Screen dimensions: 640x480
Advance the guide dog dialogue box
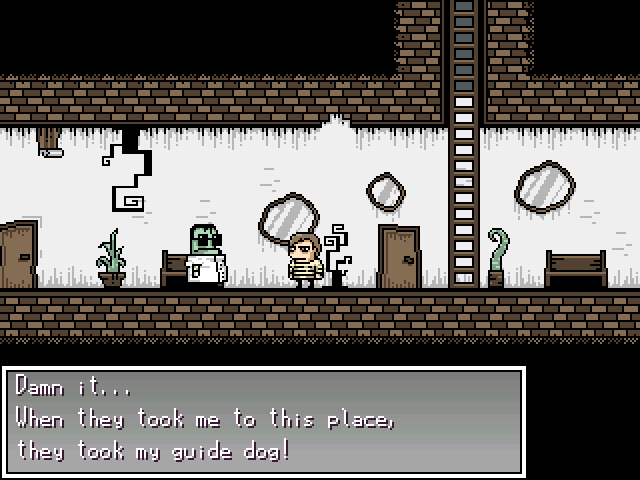pyautogui.click(x=264, y=420)
